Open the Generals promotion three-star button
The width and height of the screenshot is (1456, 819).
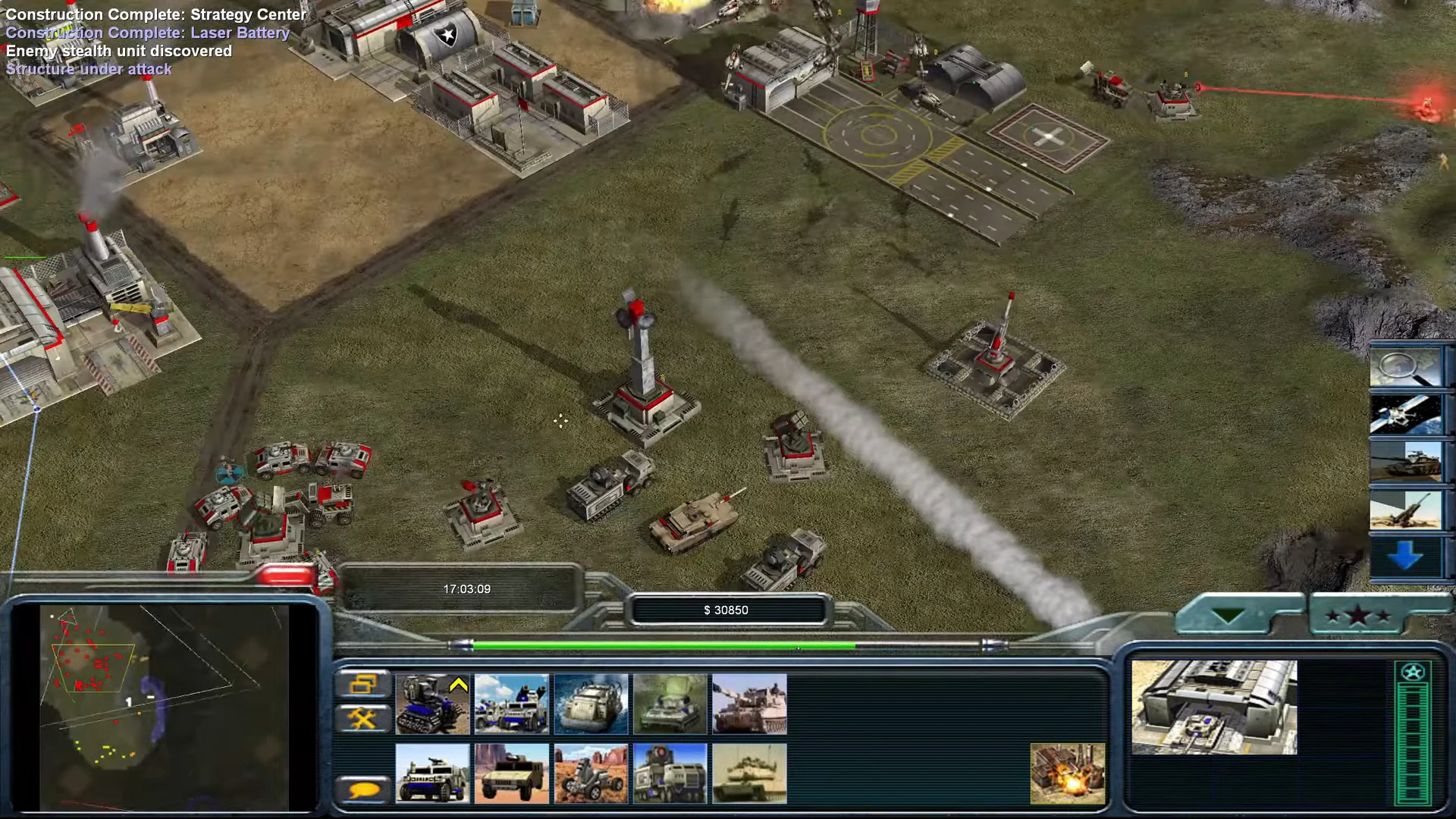click(1357, 616)
